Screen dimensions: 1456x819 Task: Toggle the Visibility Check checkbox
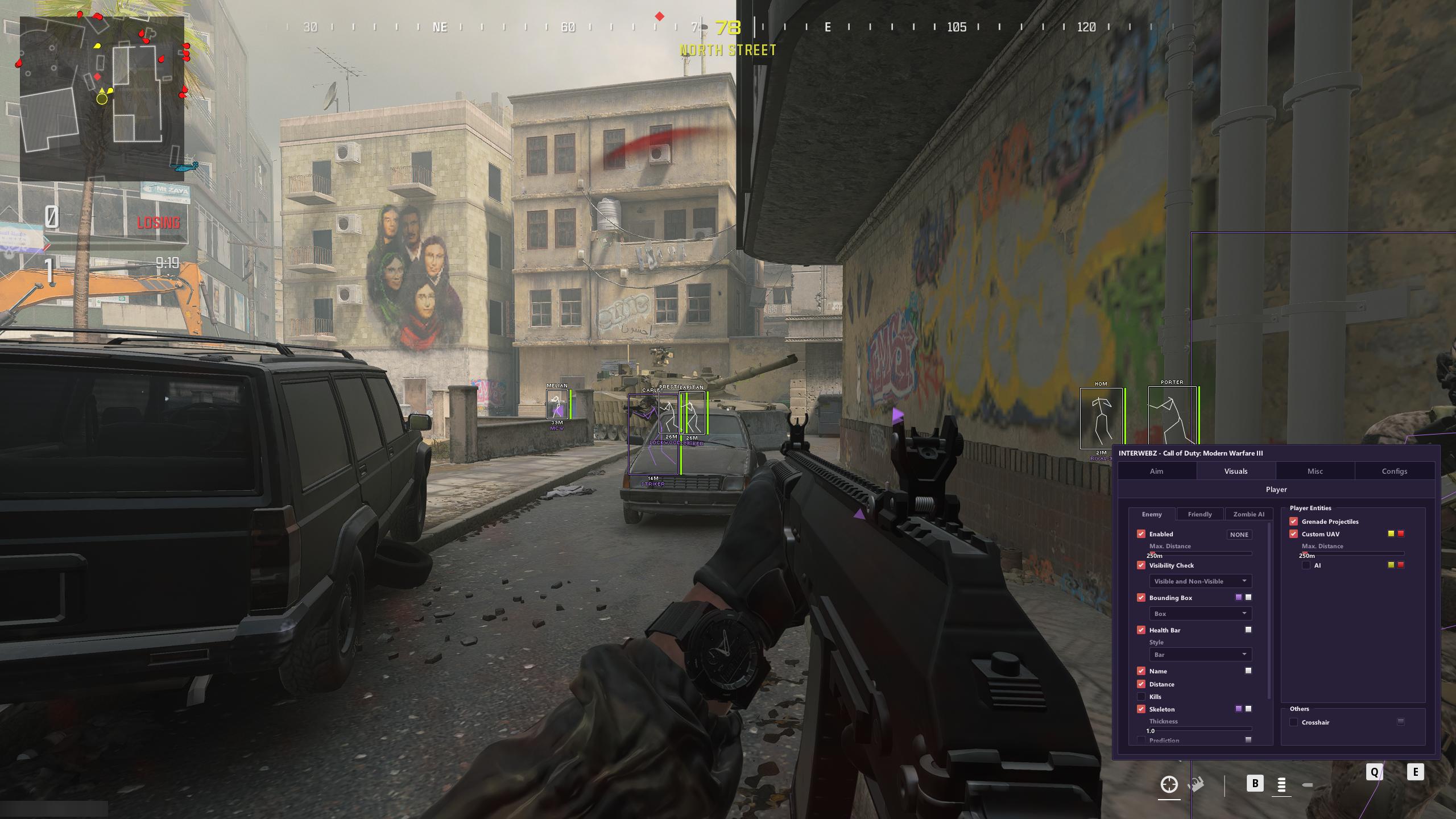(1141, 565)
